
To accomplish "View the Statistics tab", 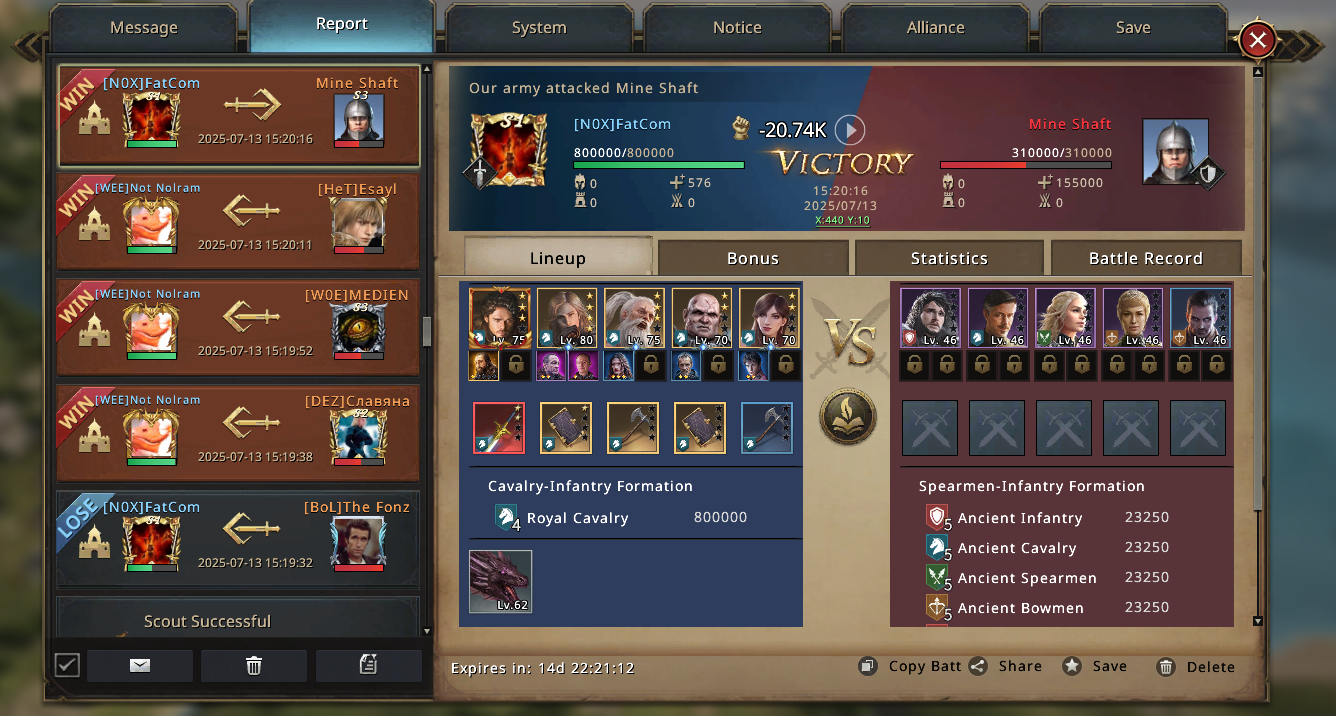I will click(949, 258).
